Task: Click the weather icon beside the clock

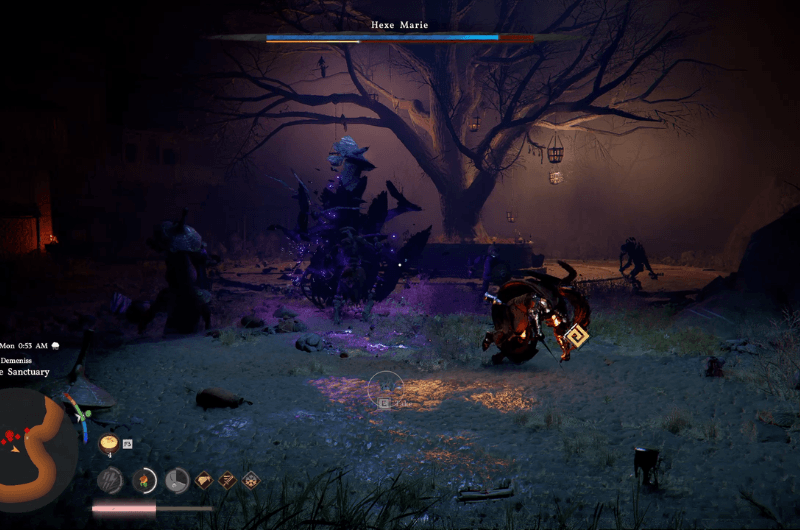Action: (x=56, y=345)
